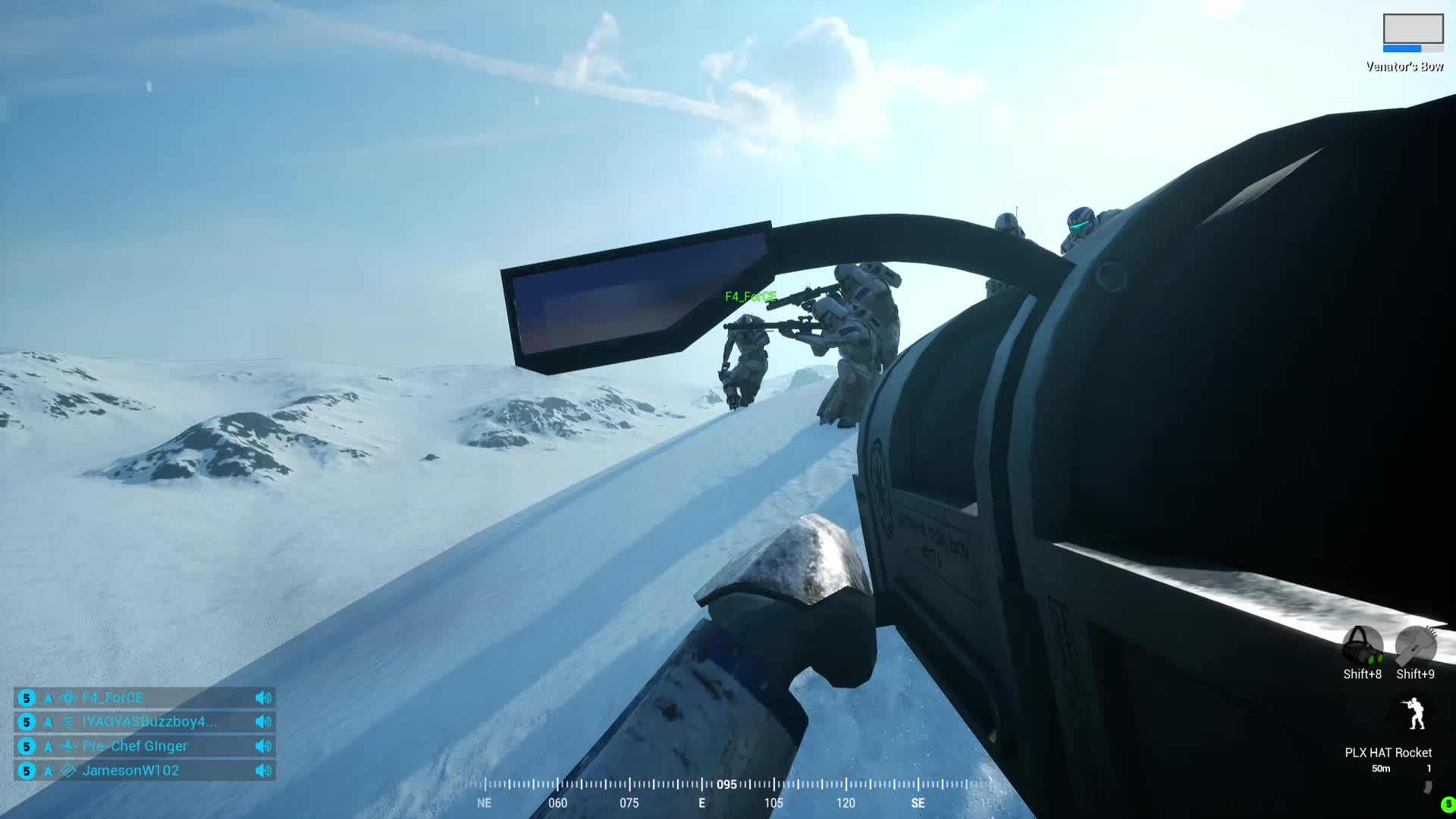Viewport: 1456px width, 819px height.
Task: Expand the truncated IYAOYASBuzzboy4 player name
Action: click(152, 722)
